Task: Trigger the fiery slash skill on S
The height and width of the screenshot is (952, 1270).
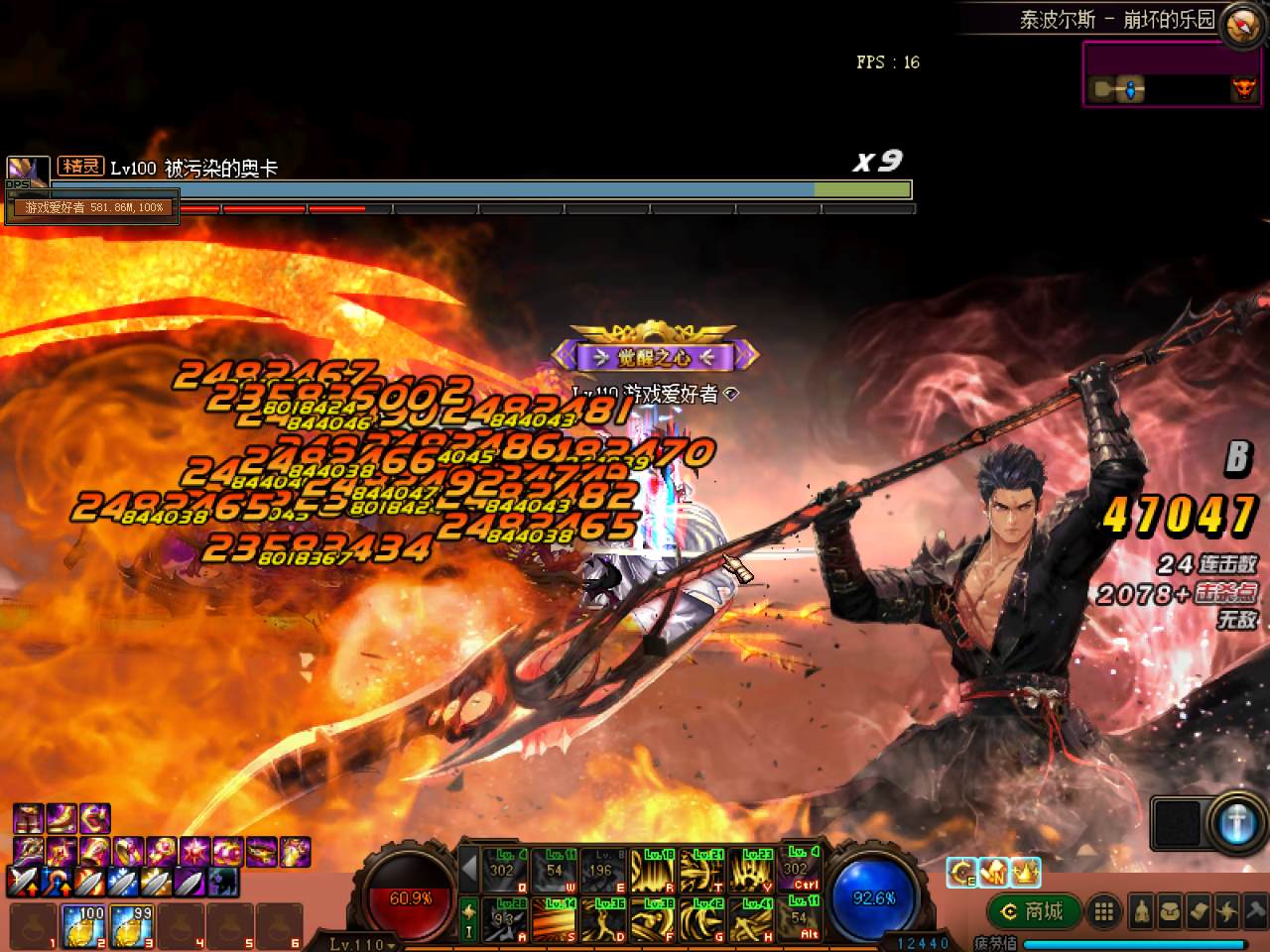Action: [x=554, y=919]
